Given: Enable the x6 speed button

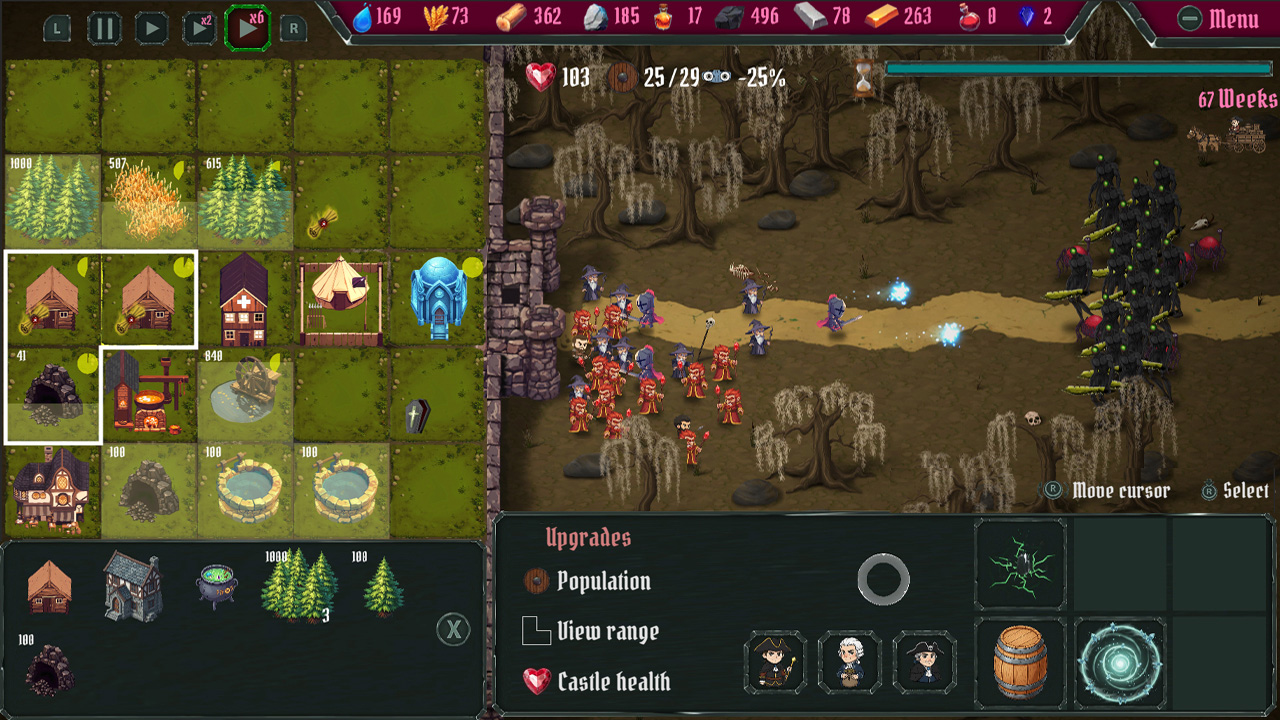Looking at the screenshot, I should point(247,27).
